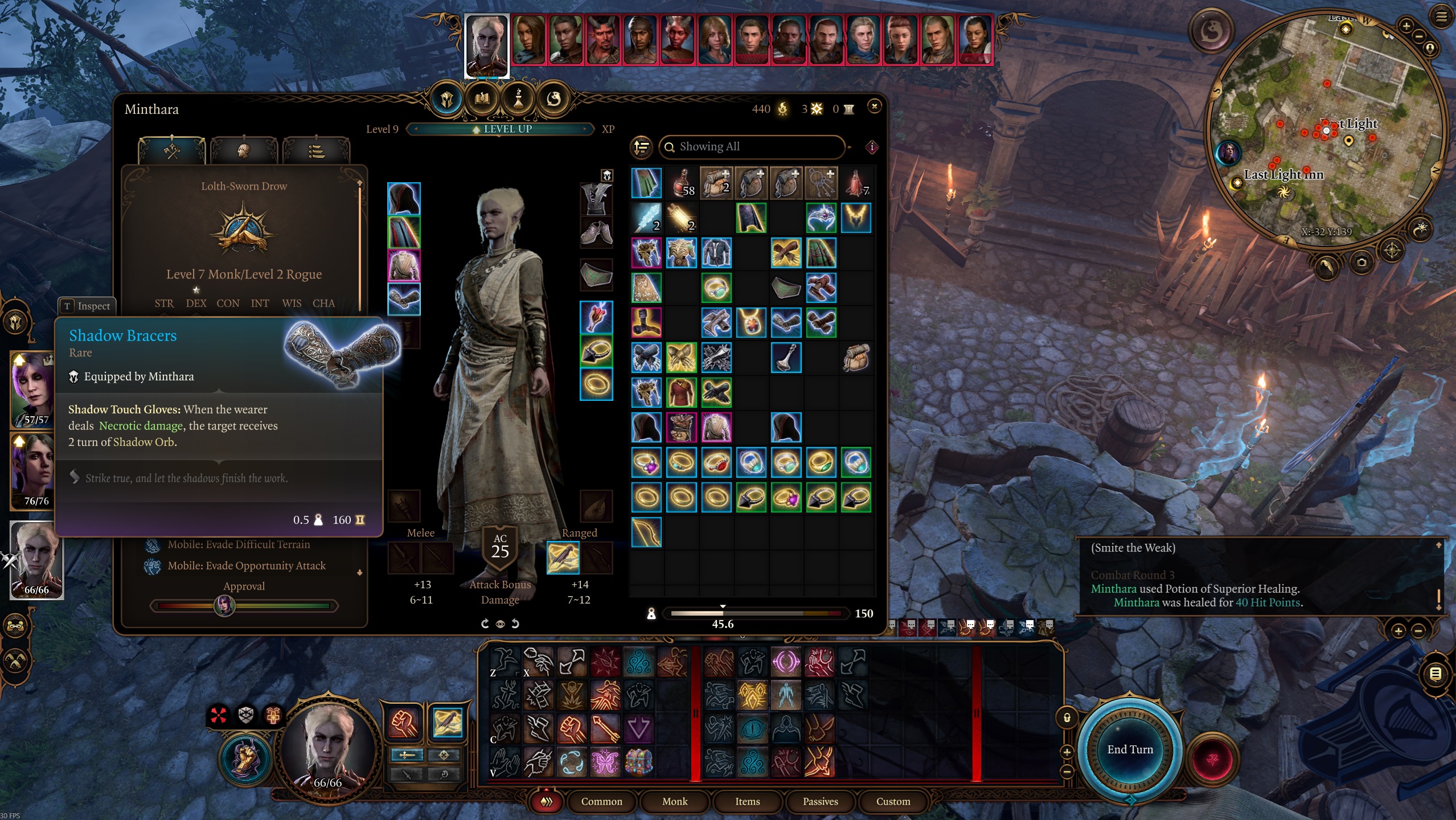Image resolution: width=1456 pixels, height=820 pixels.
Task: Zoom in the minimap with plus button
Action: click(1406, 26)
